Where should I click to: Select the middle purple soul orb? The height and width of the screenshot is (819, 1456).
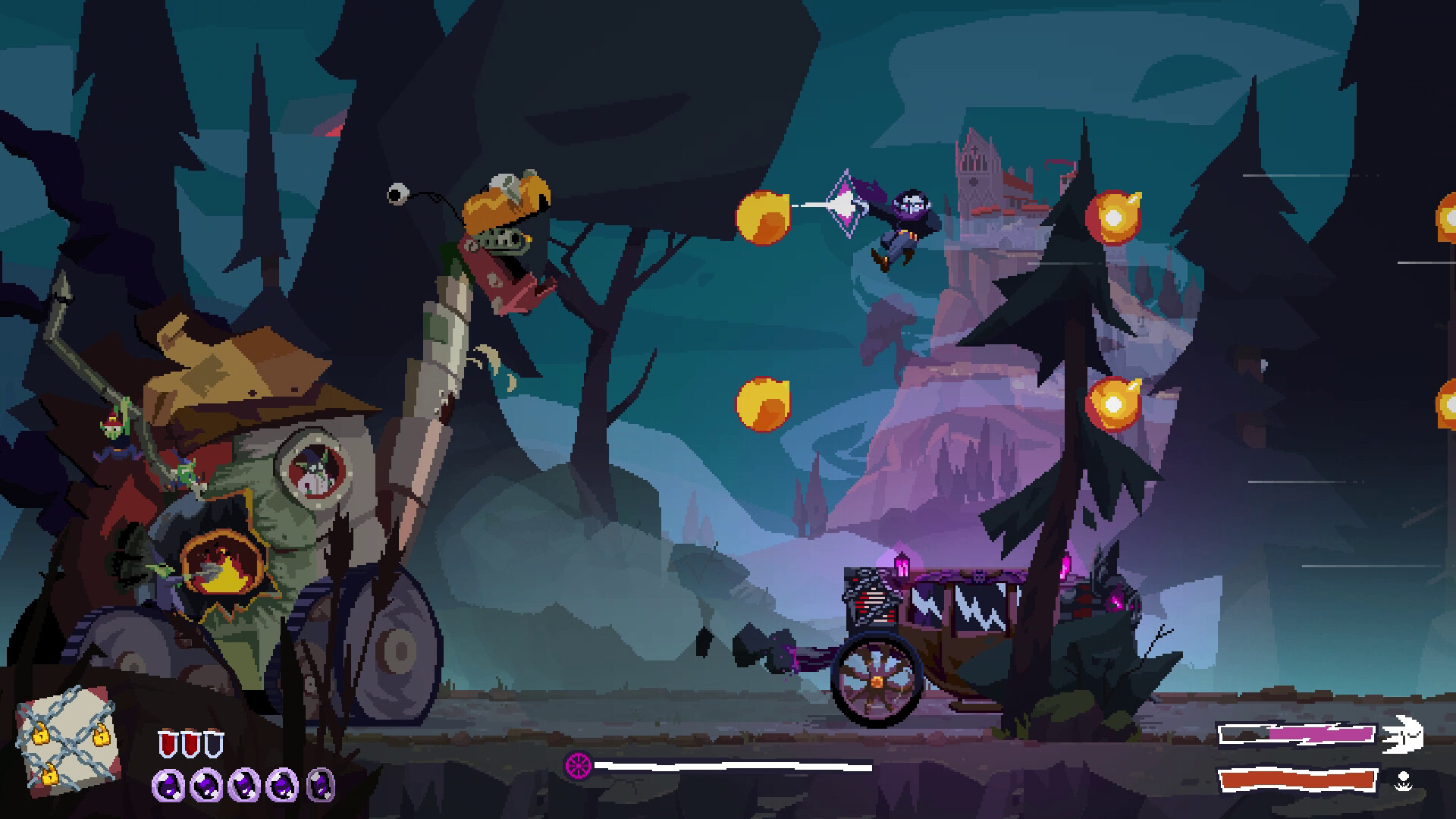click(243, 786)
